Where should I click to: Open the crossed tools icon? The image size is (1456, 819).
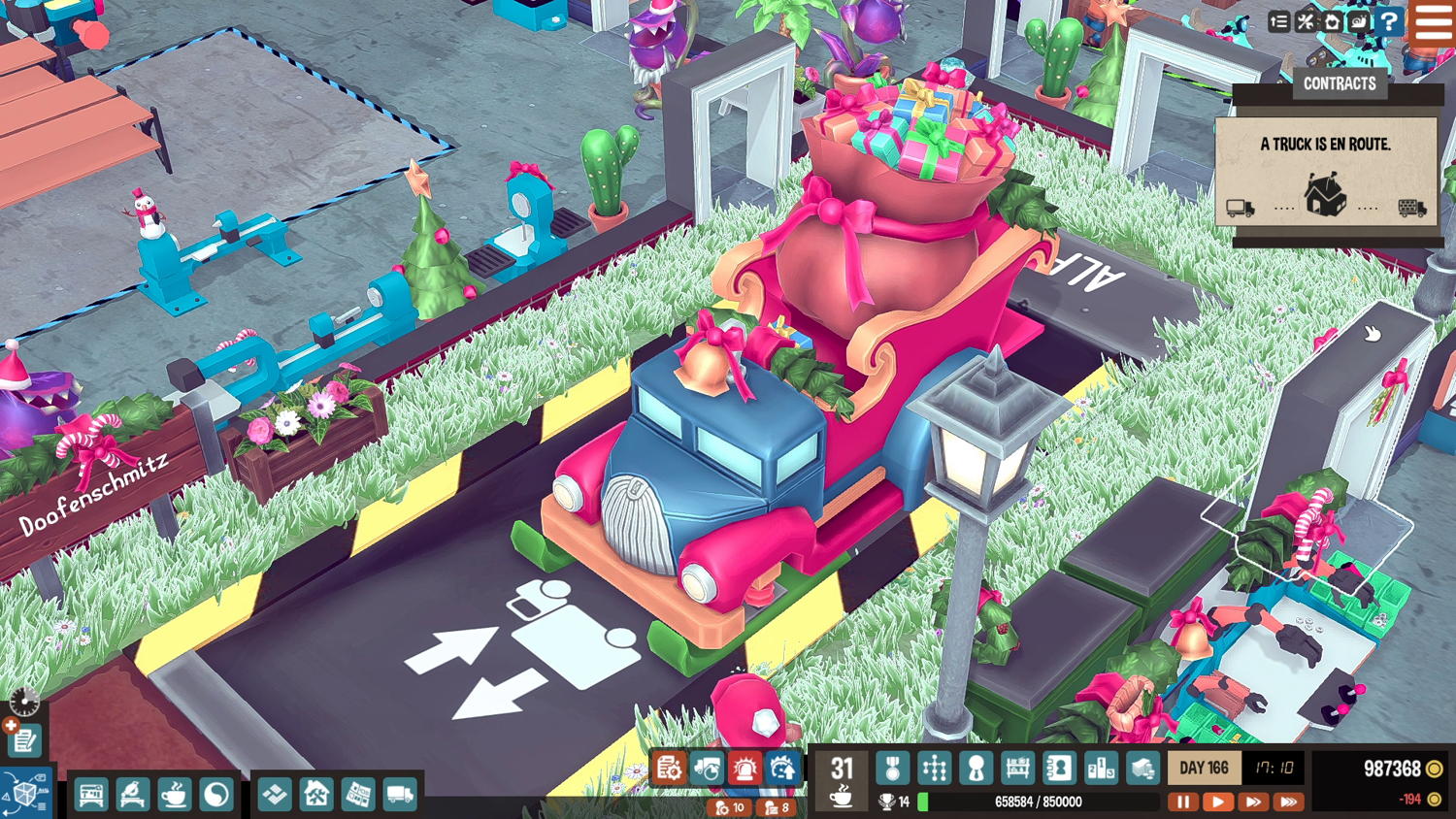pyautogui.click(x=1306, y=21)
